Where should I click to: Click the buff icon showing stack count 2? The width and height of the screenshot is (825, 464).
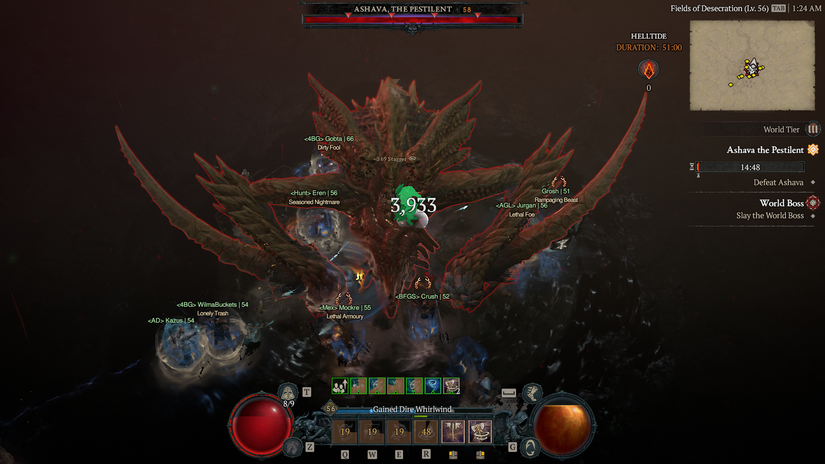tap(452, 386)
